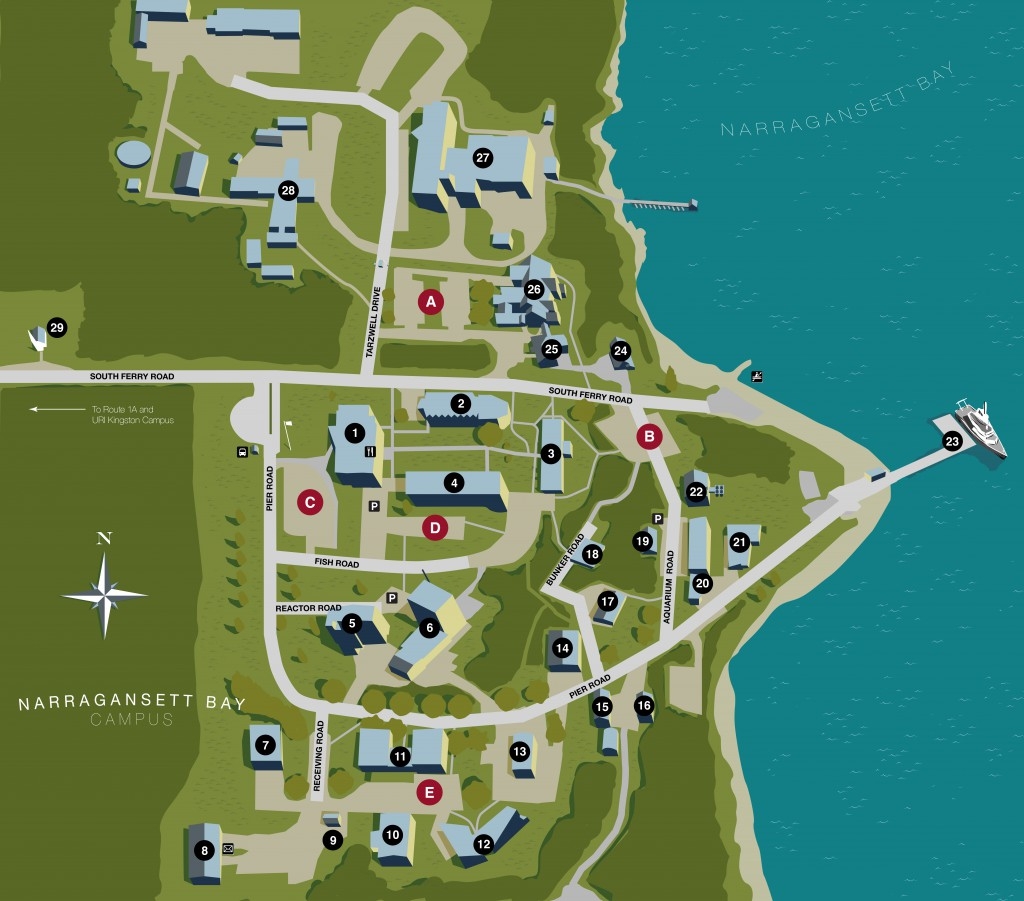This screenshot has height=901, width=1024.
Task: Choose the red D lot marker
Action: (435, 526)
